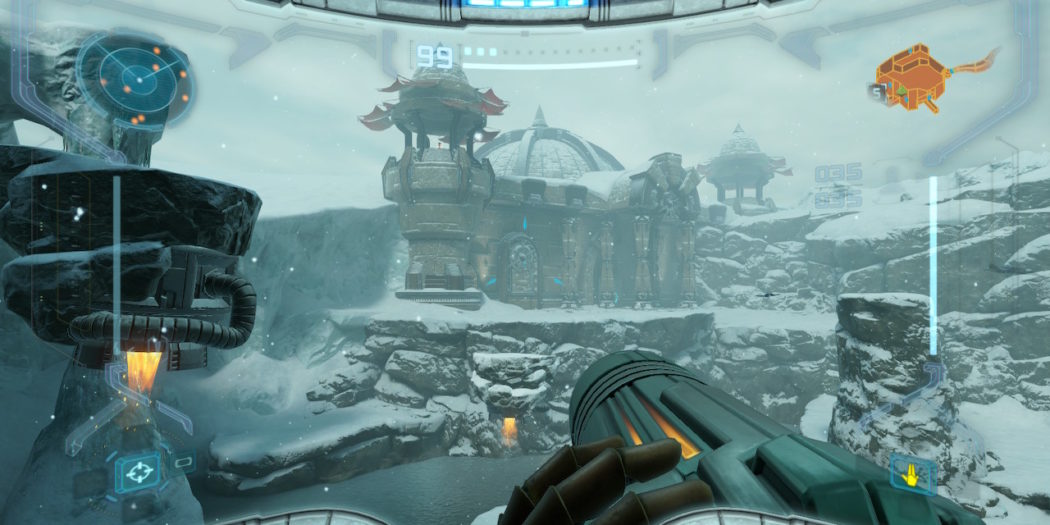
Task: Select the yellow hand beam icon
Action: pos(912,471)
